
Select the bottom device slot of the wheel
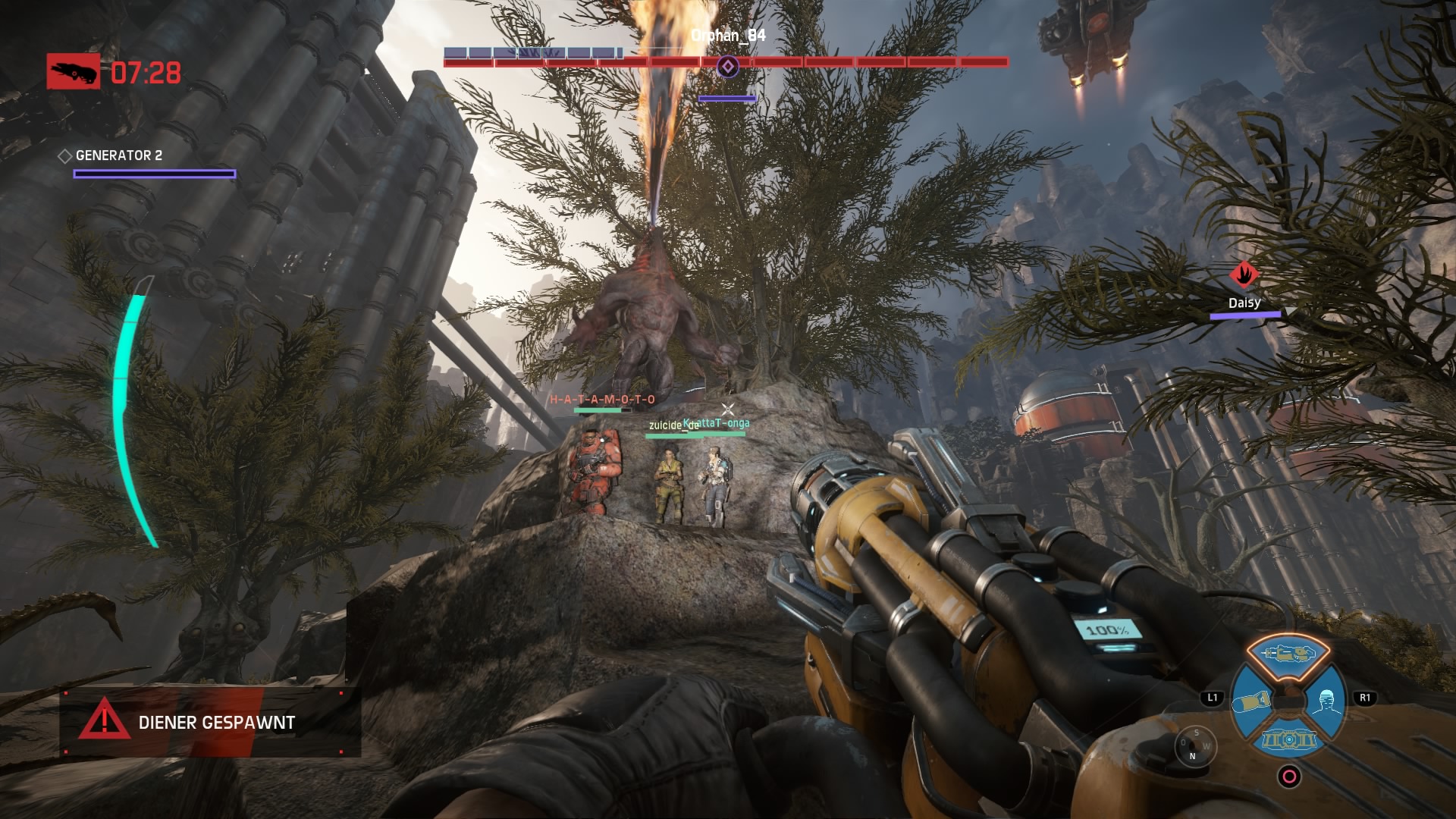(x=1288, y=740)
